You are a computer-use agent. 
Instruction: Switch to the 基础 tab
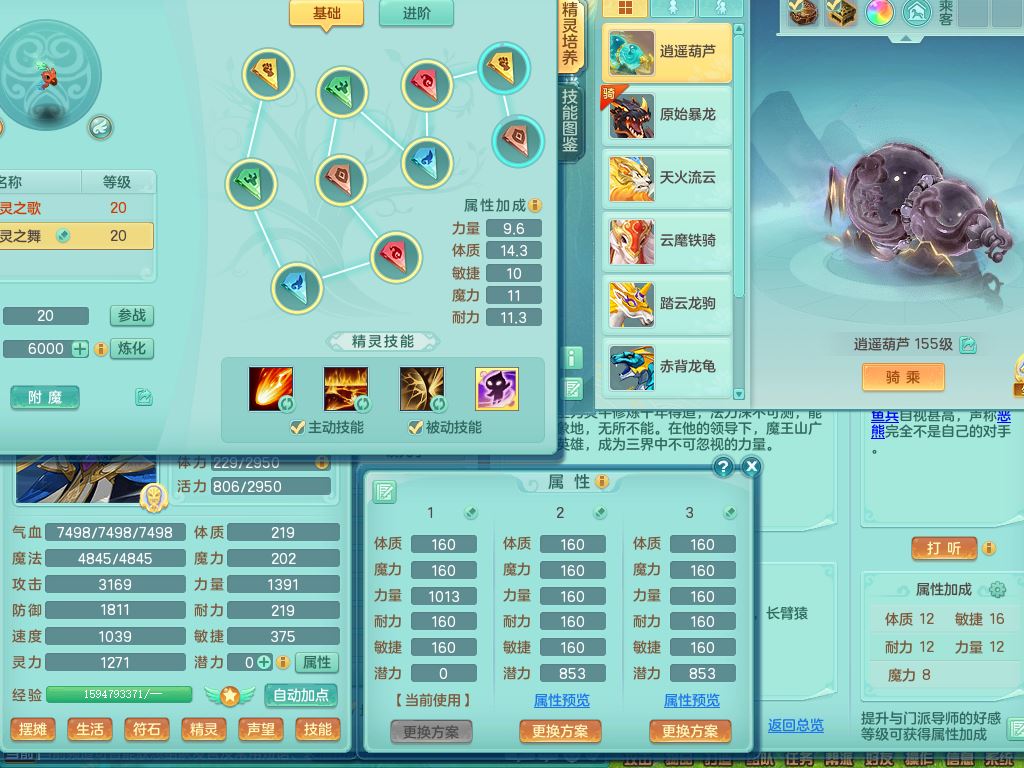(x=326, y=14)
